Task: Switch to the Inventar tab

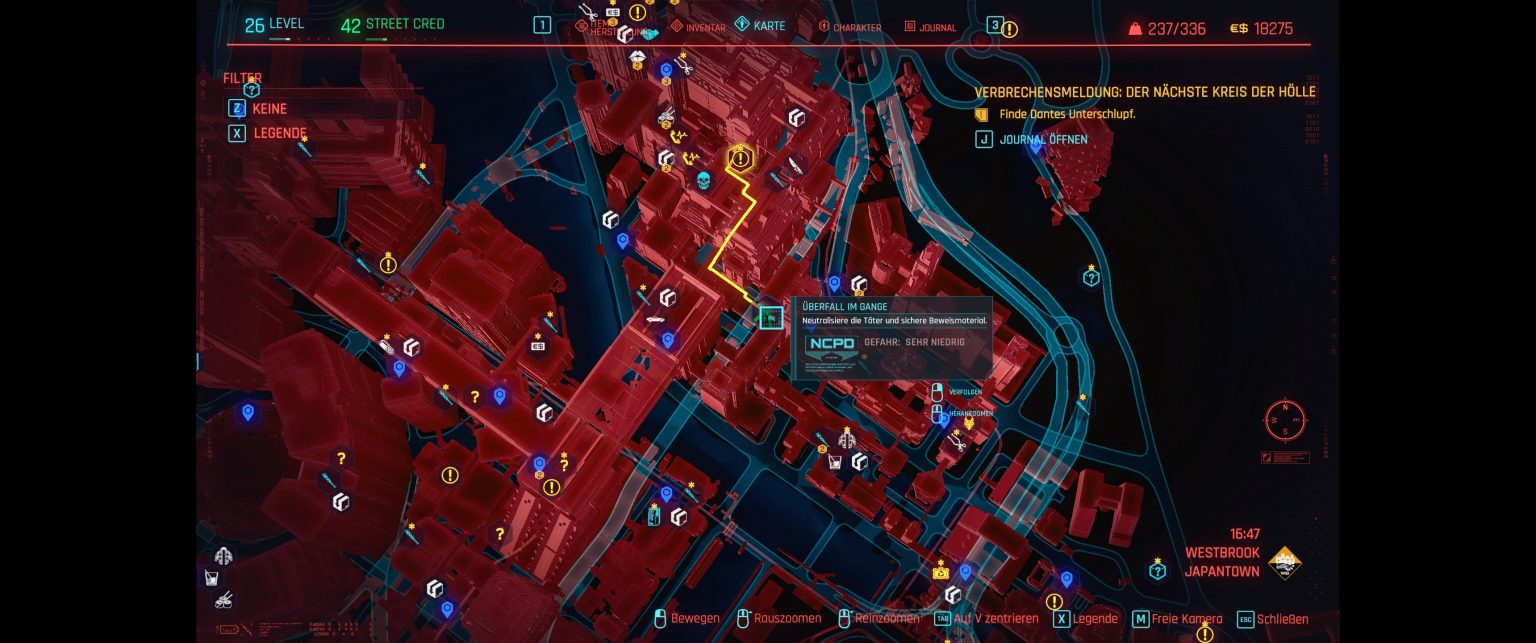Action: [x=699, y=27]
